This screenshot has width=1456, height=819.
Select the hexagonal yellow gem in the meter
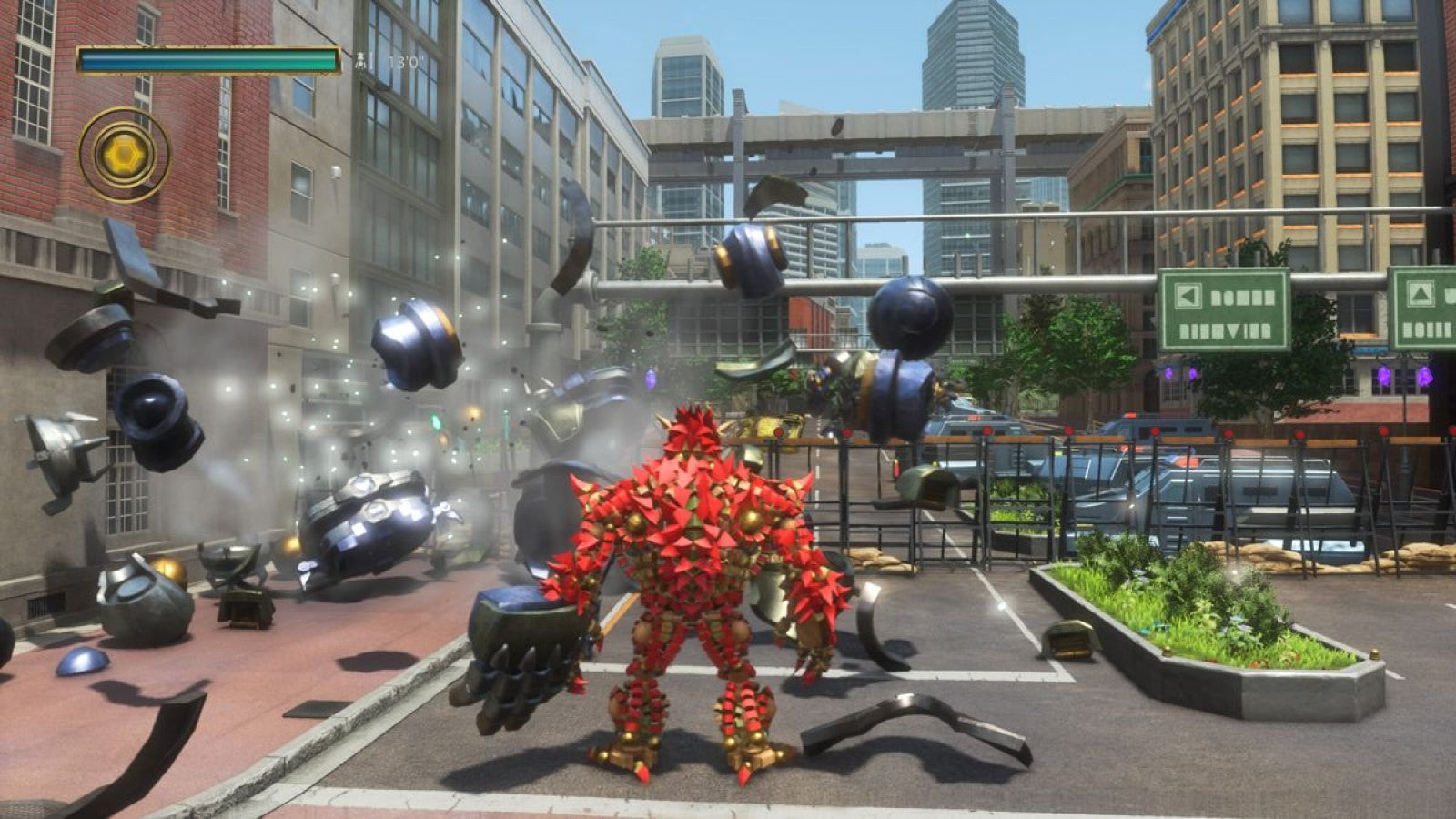coord(126,152)
